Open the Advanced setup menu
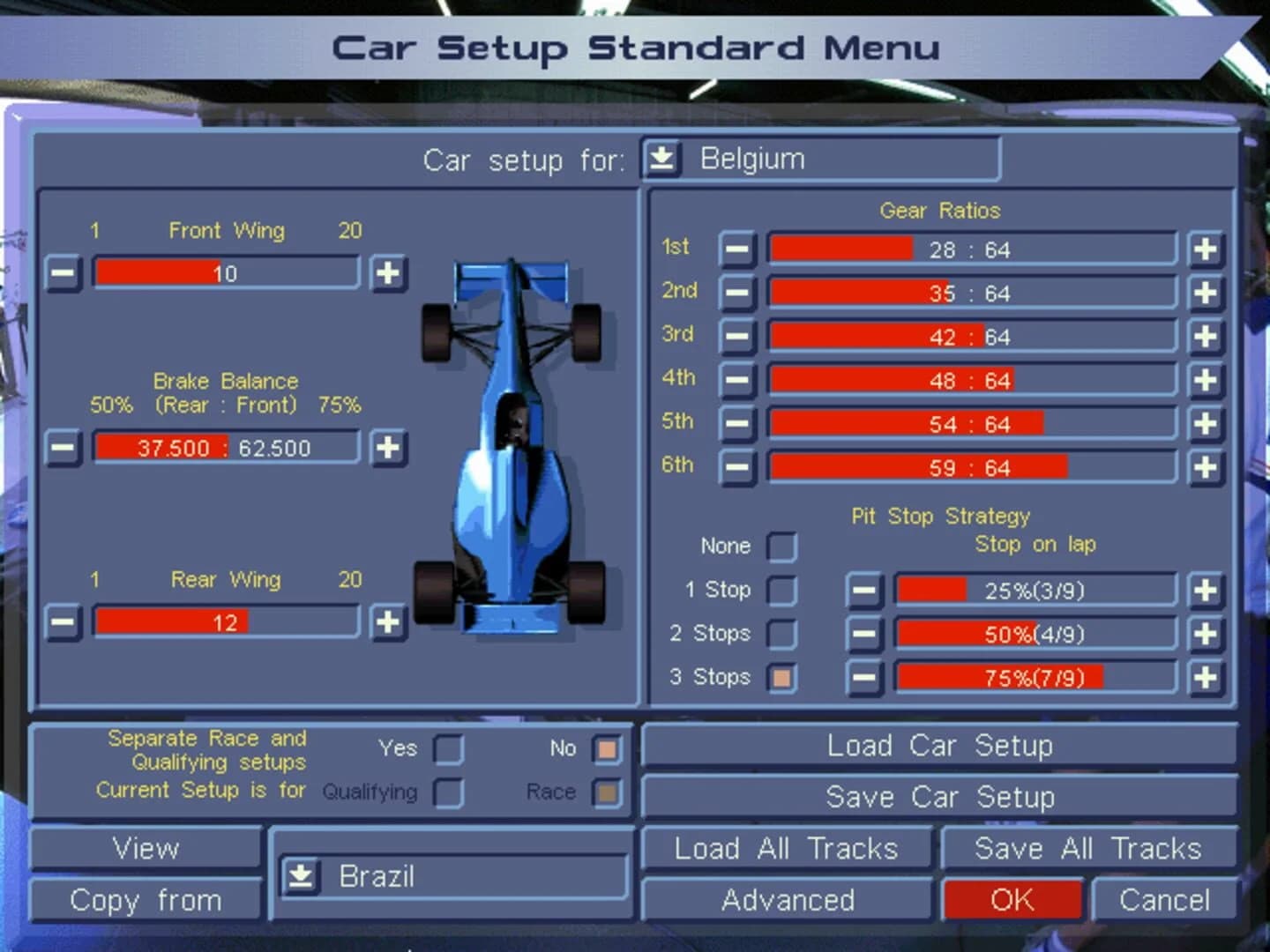Viewport: 1270px width, 952px height. [788, 900]
